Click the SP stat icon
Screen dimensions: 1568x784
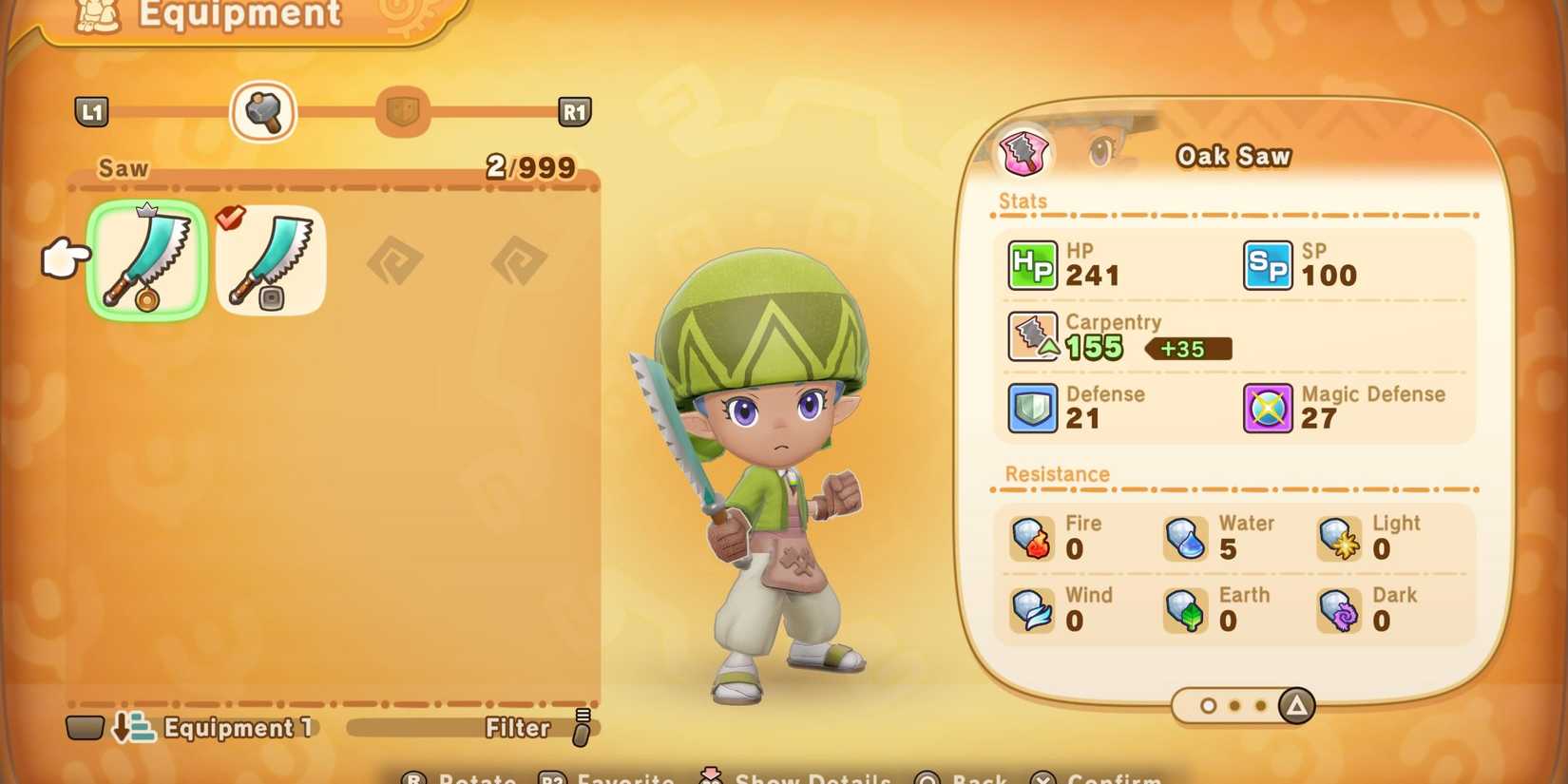click(x=1269, y=265)
